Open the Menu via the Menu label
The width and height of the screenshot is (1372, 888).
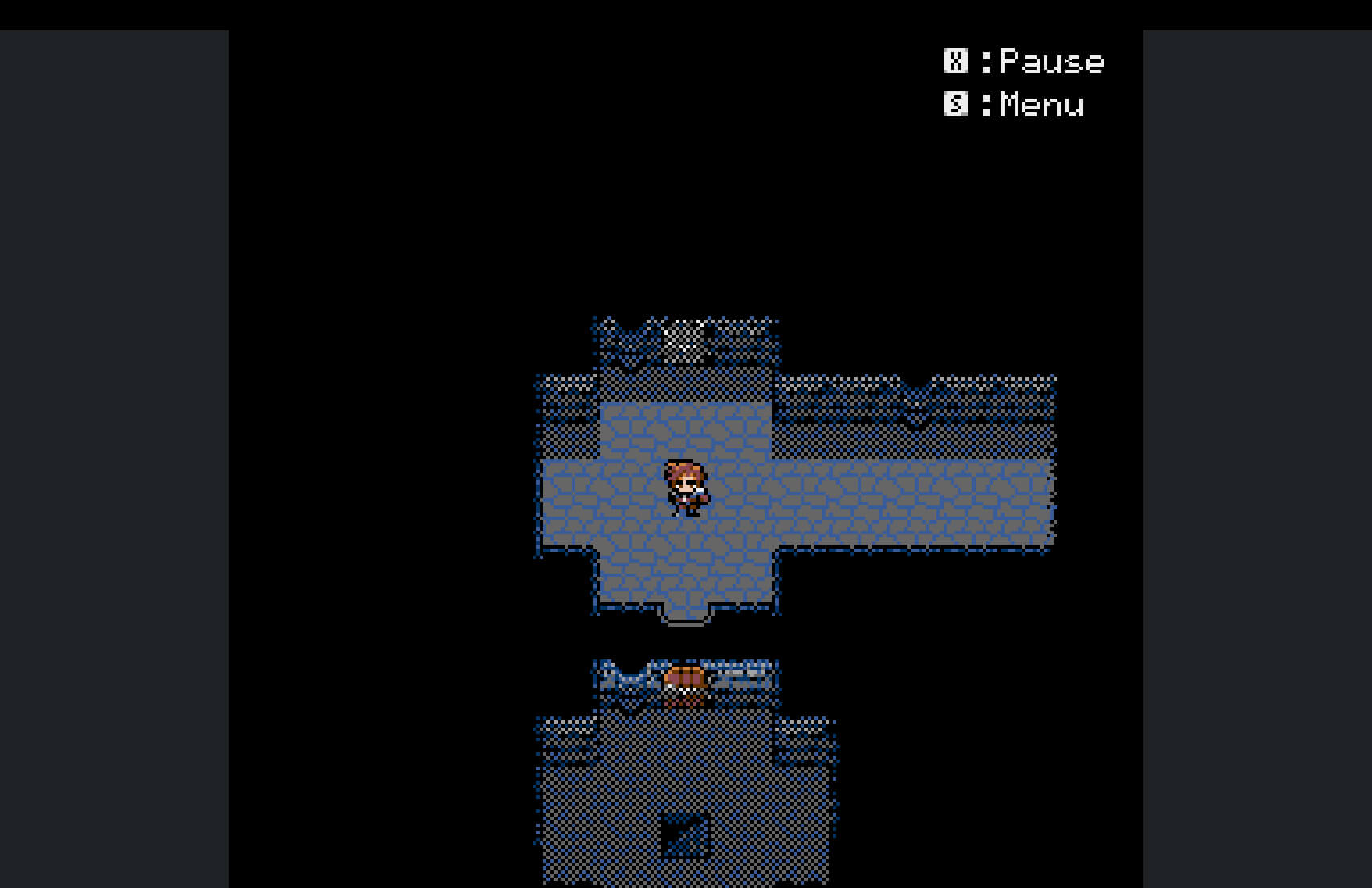pyautogui.click(x=1039, y=105)
